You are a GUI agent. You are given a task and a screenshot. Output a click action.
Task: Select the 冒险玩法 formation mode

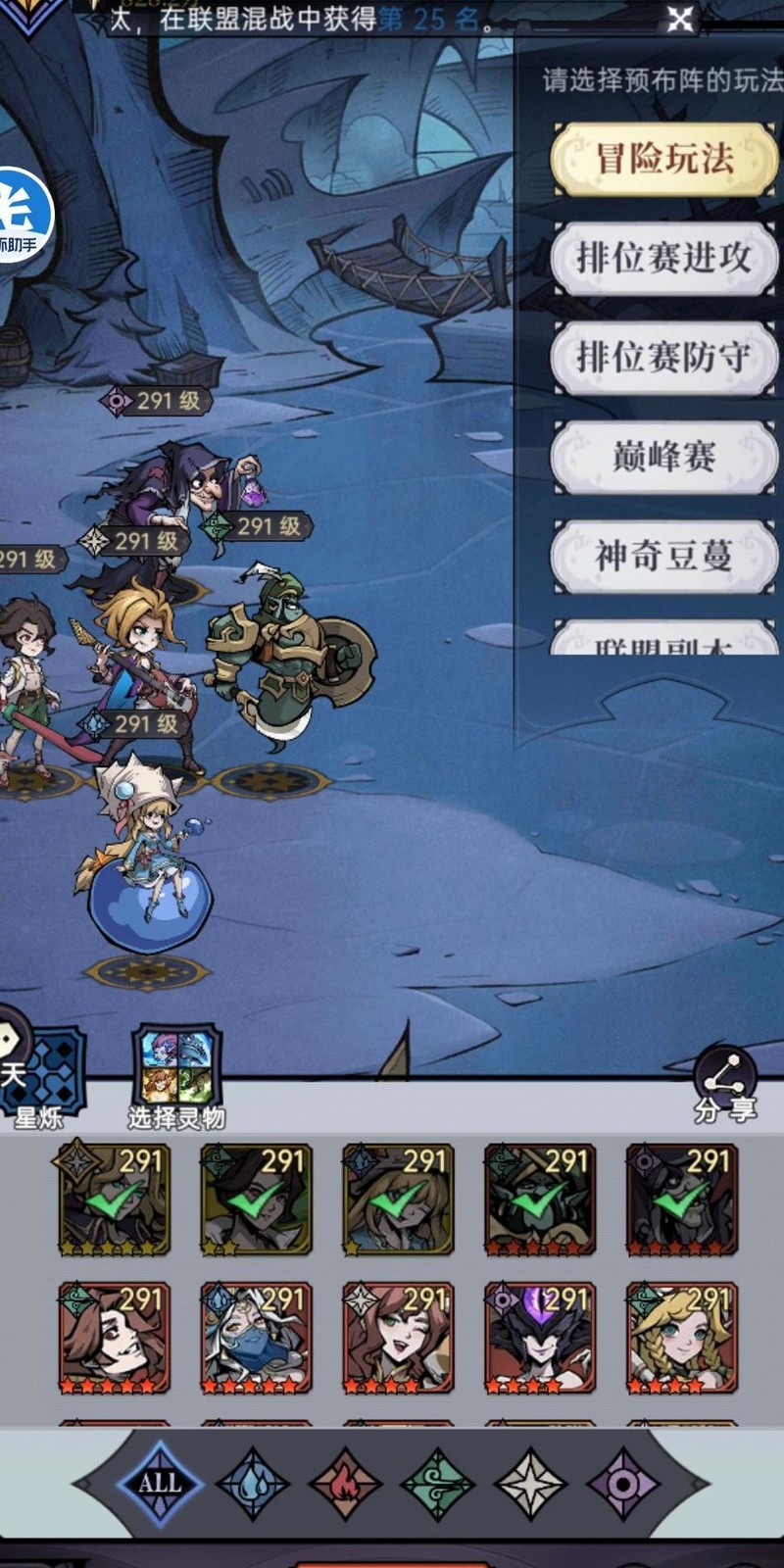click(664, 159)
